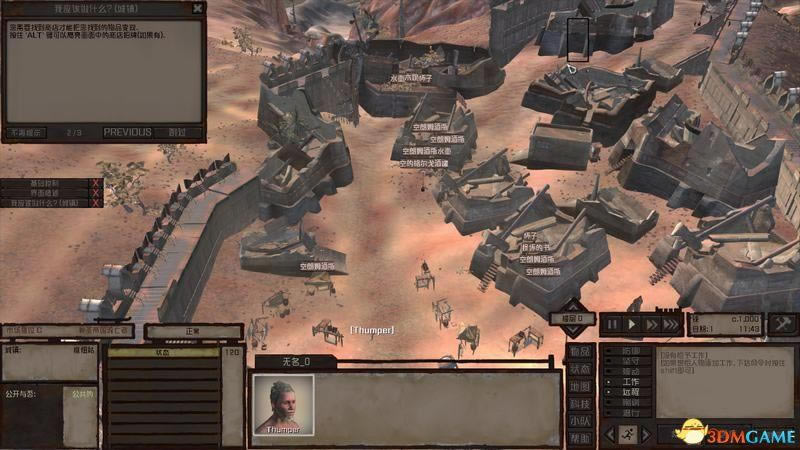Open the 状态 (stats) panel button
800x450 pixels.
tap(580, 369)
